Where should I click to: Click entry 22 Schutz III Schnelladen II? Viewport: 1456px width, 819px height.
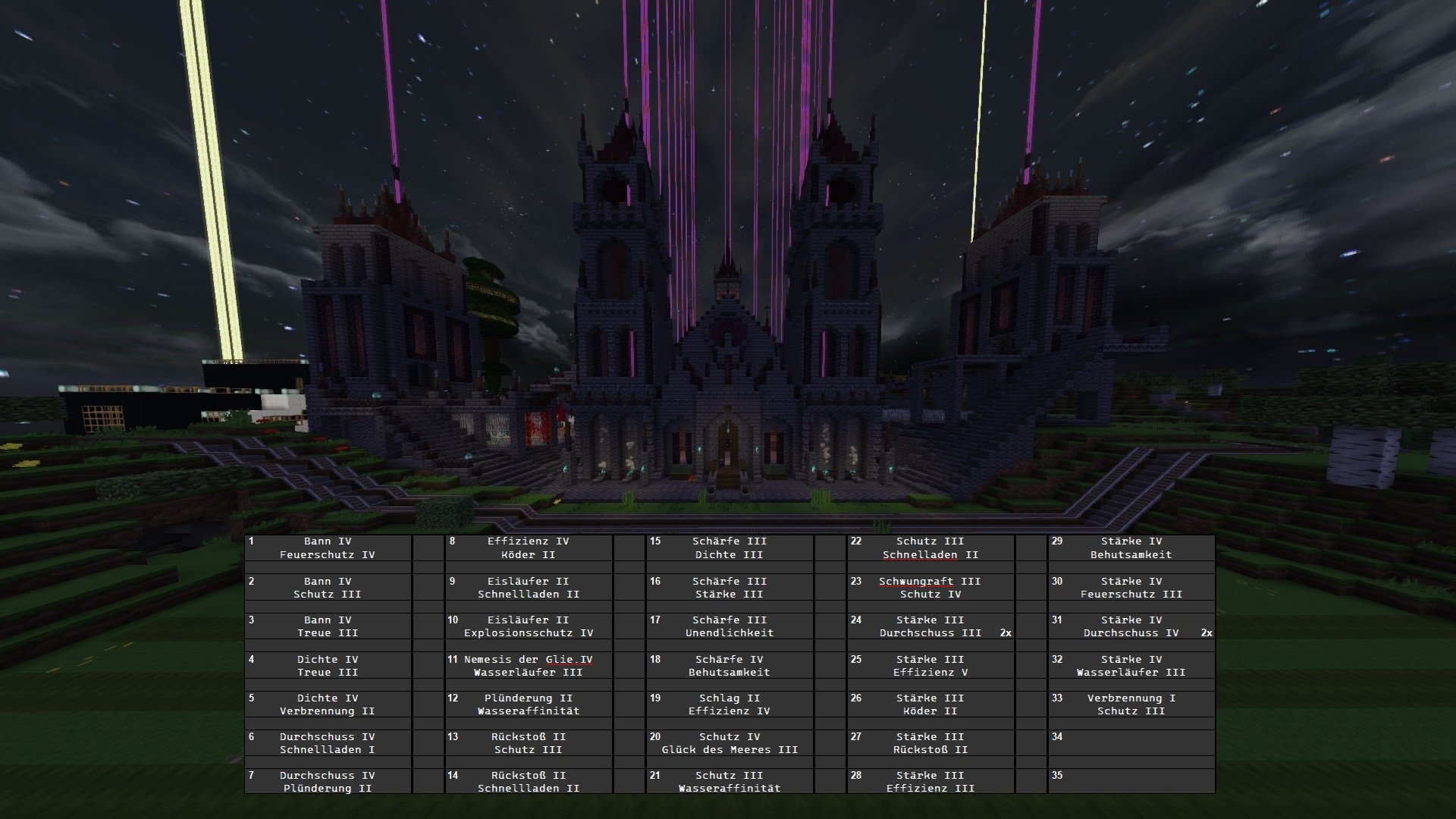coord(930,548)
